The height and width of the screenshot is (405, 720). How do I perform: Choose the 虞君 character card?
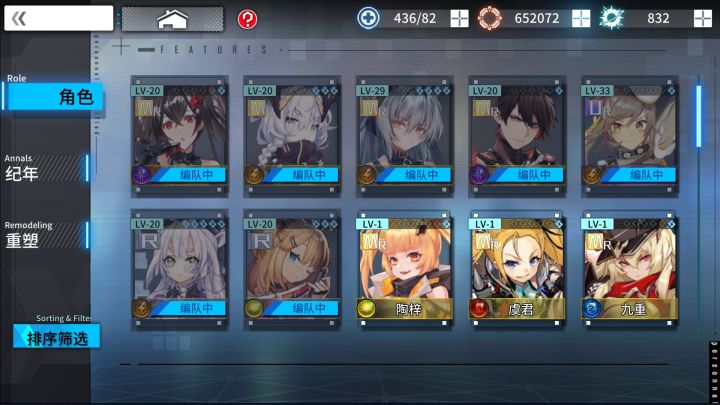[517, 265]
